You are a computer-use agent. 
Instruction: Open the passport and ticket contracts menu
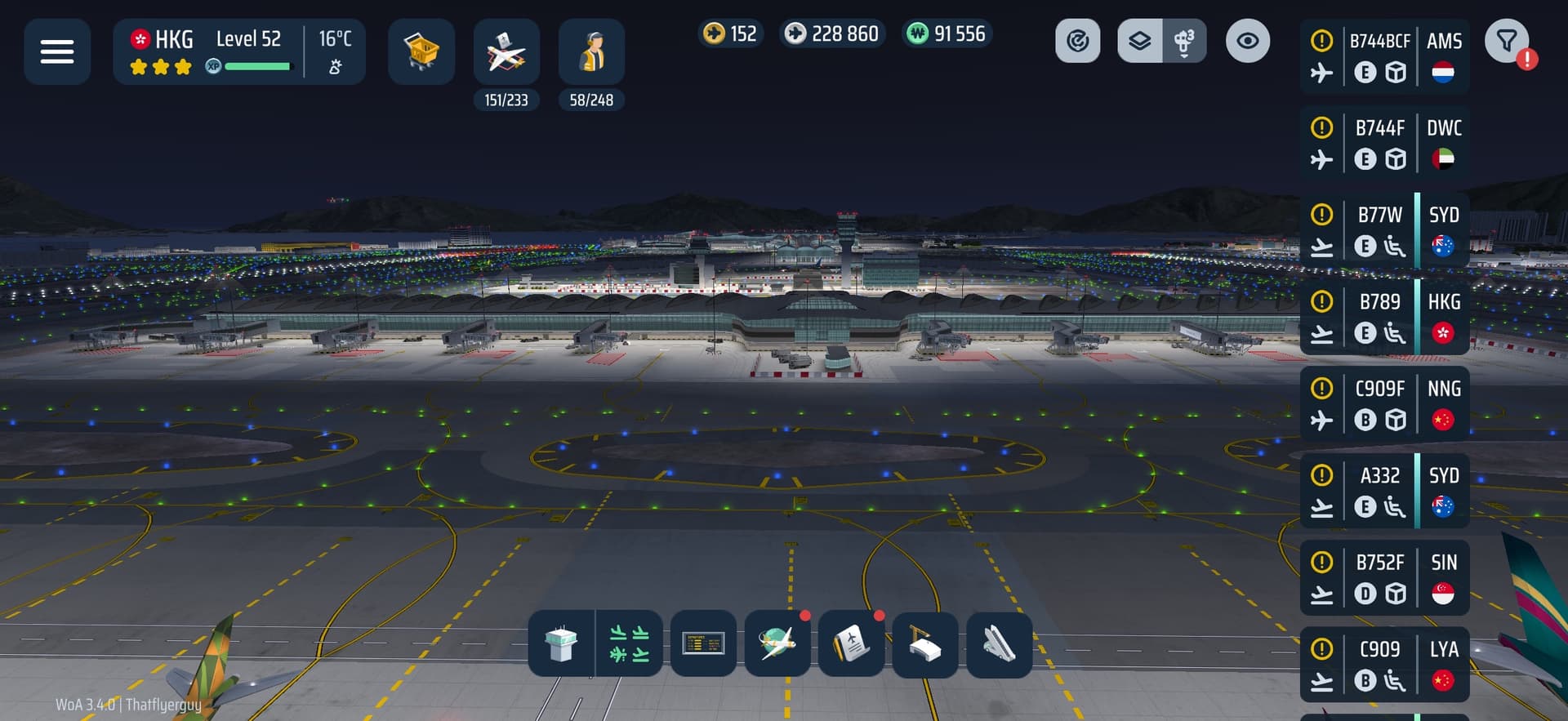point(851,644)
